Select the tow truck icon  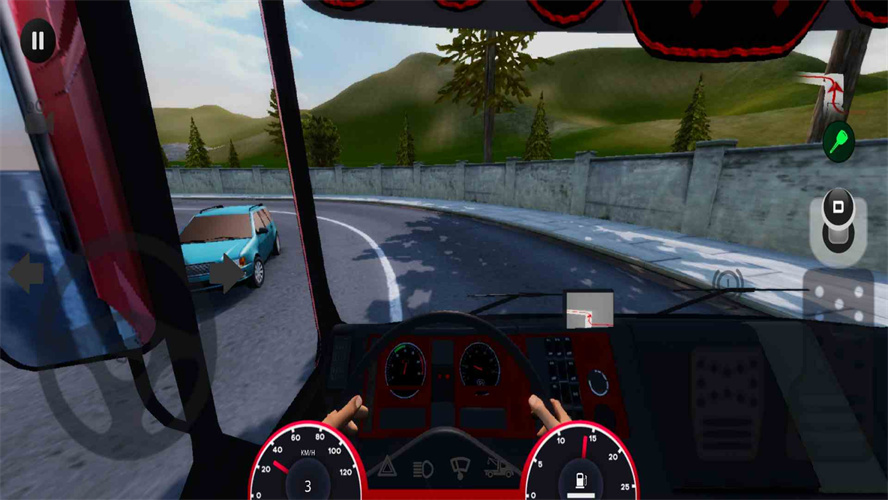pos(499,466)
